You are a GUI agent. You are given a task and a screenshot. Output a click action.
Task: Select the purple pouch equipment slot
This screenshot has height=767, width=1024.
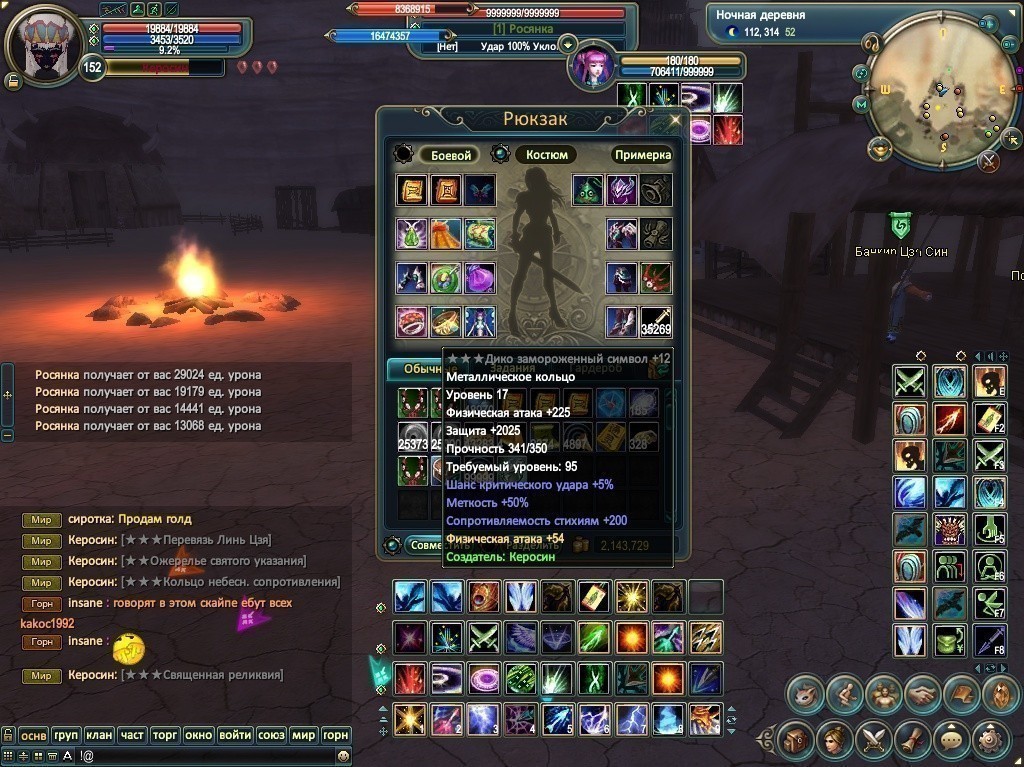479,277
